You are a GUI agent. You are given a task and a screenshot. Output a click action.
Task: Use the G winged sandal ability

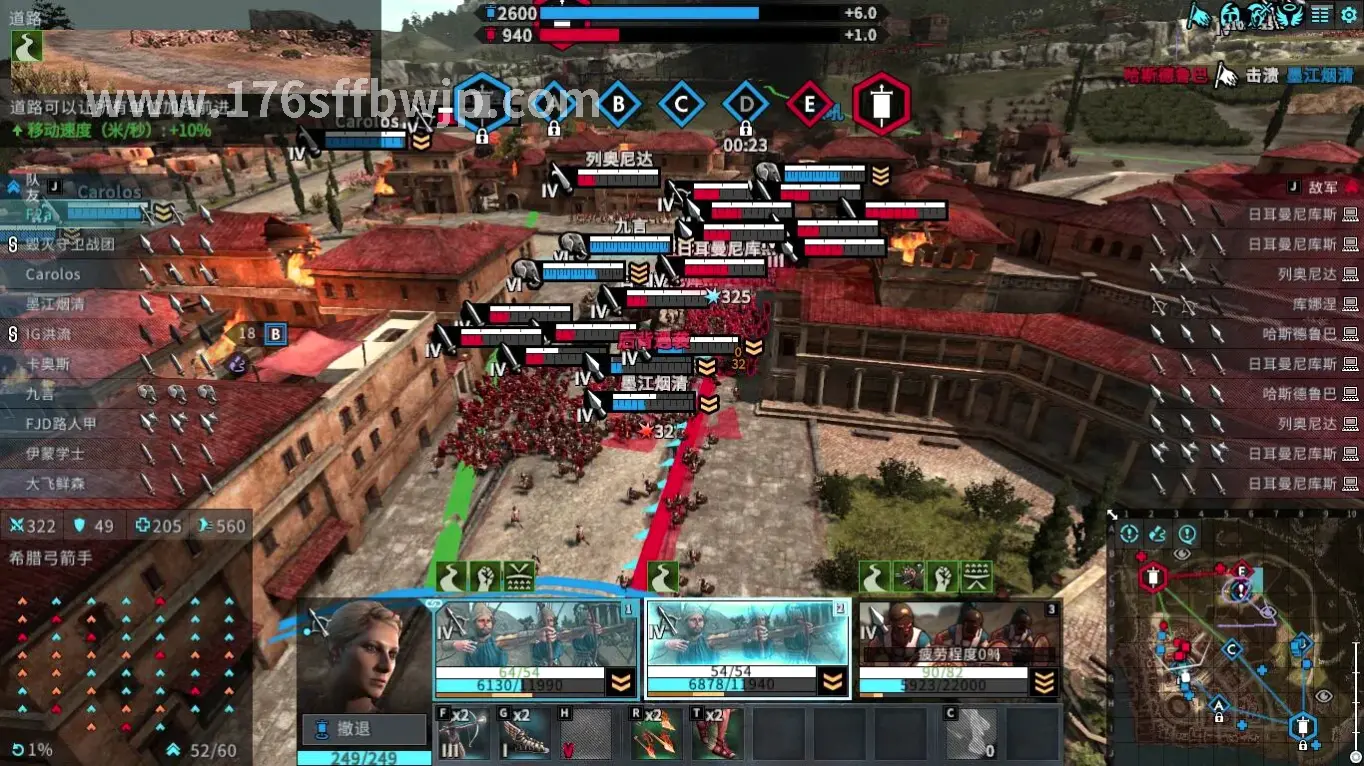click(x=524, y=733)
